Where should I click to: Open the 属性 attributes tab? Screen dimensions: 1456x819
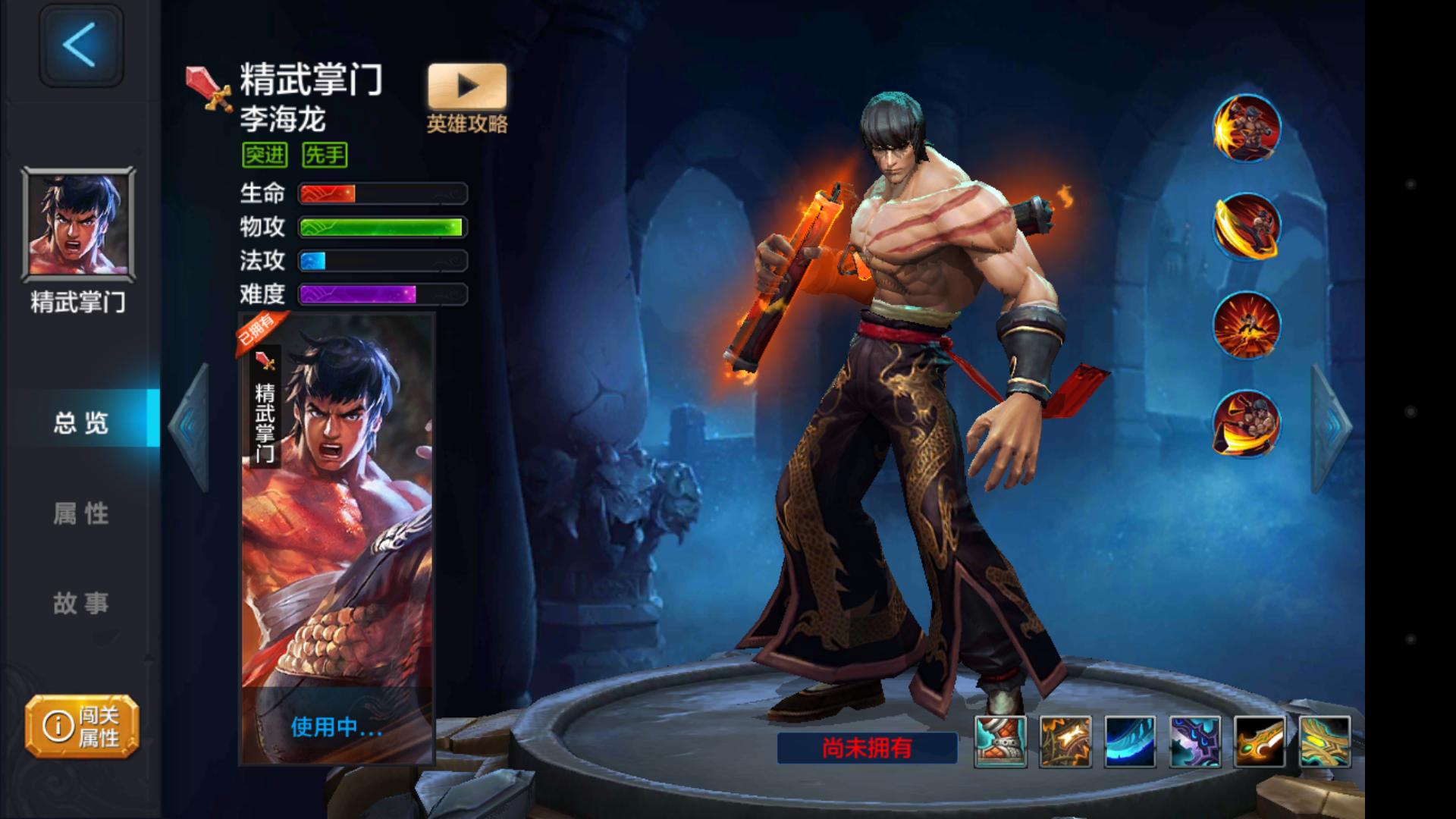click(81, 513)
